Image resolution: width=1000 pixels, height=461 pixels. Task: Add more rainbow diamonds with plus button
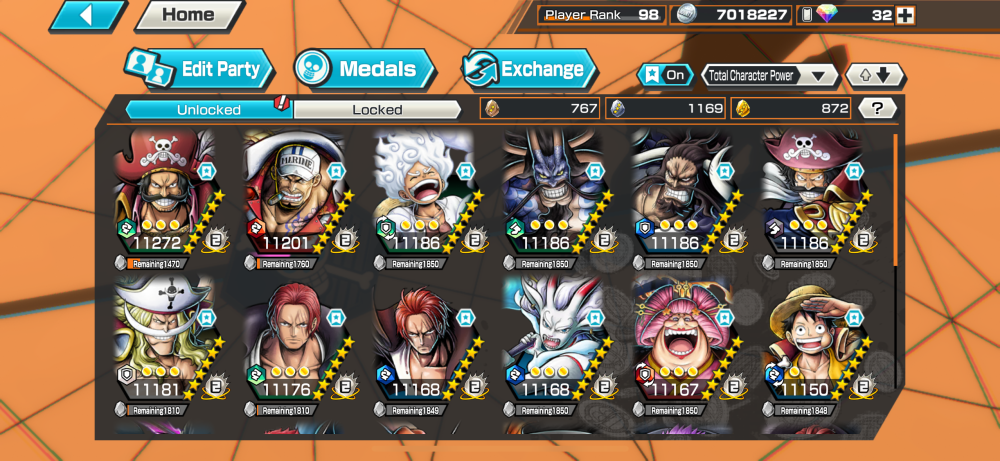pos(906,15)
